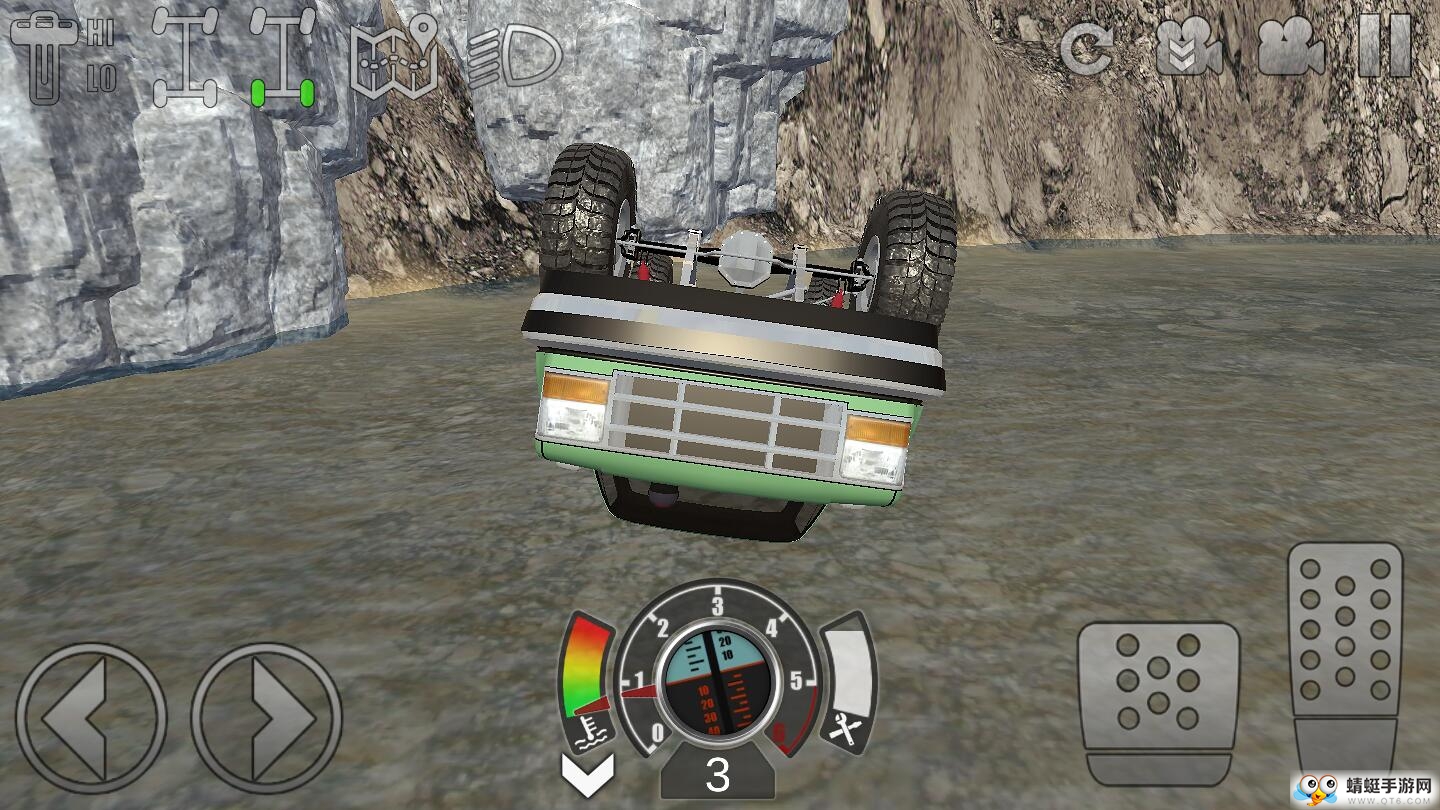Tap the camera icon with down arrows
Image resolution: width=1440 pixels, height=810 pixels.
(x=1189, y=47)
